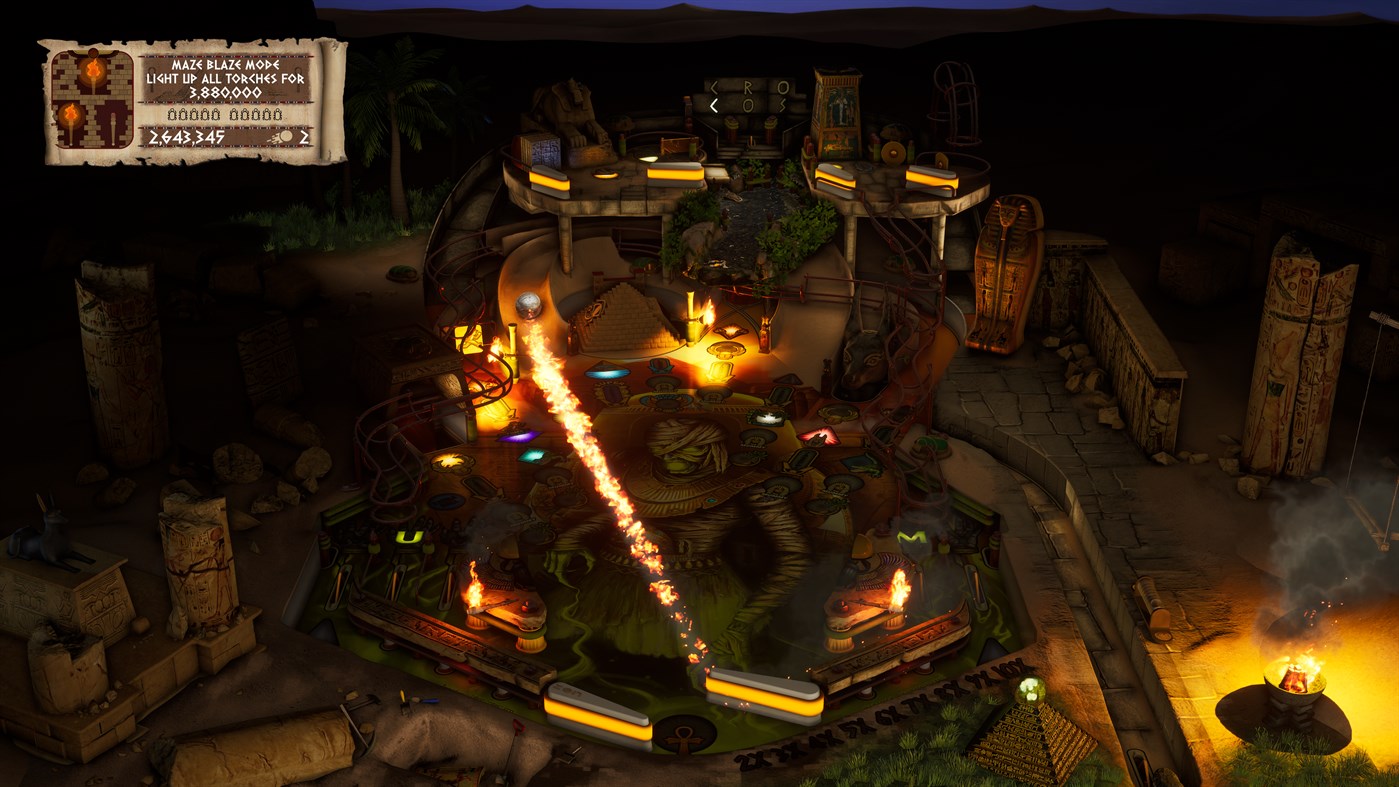1399x787 pixels.
Task: Click the left chevron above the stone steps
Action: click(x=714, y=86)
